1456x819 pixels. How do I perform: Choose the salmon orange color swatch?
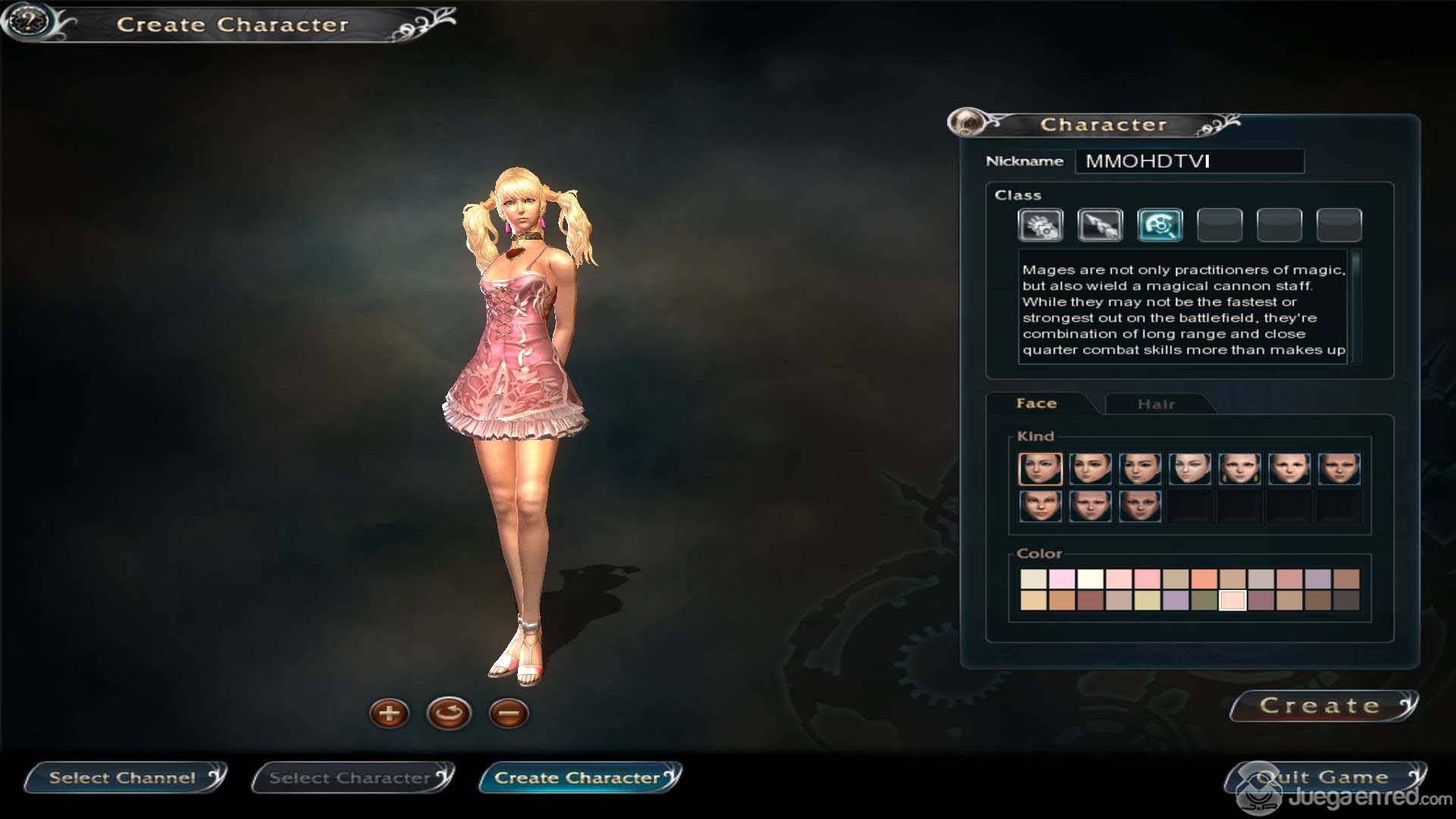coord(1203,579)
